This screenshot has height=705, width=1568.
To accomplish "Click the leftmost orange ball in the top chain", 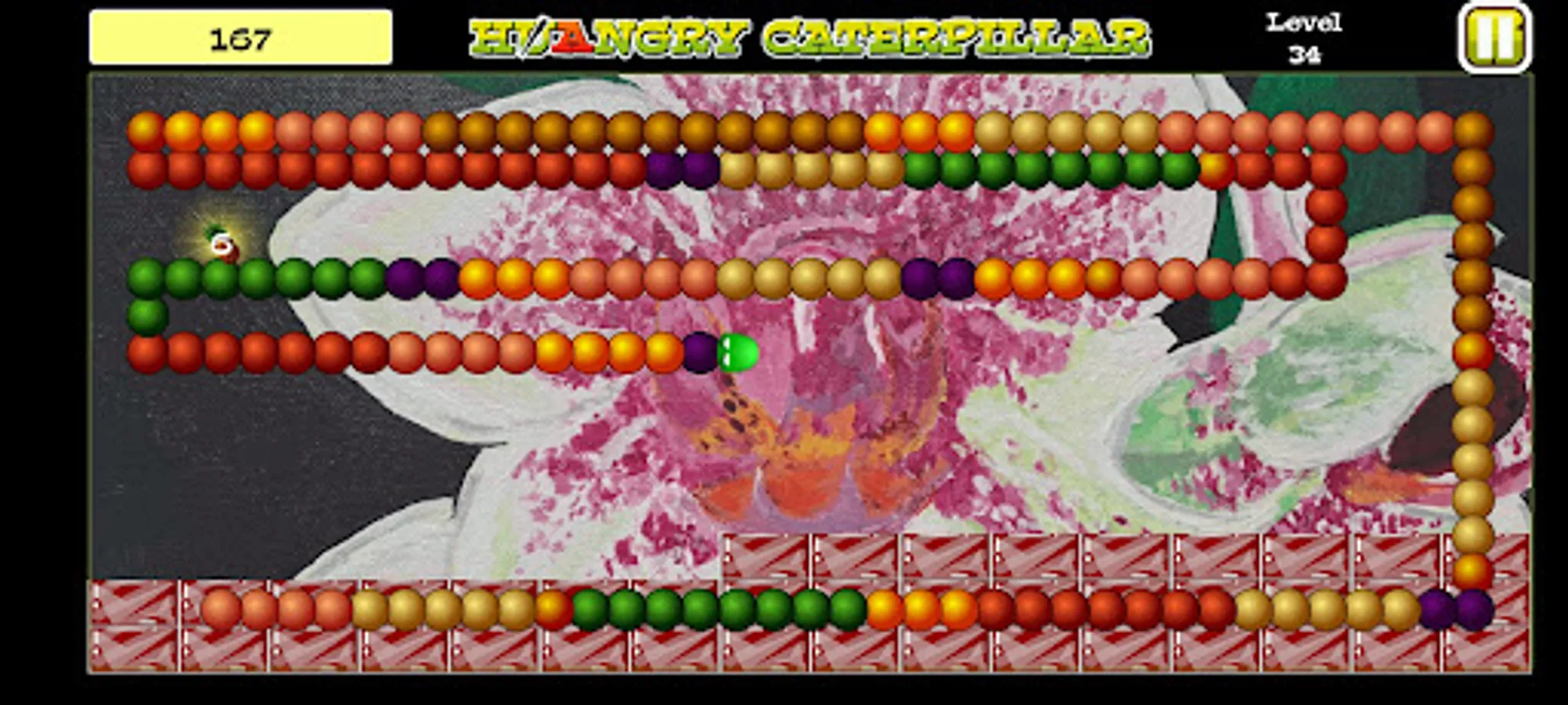I will pyautogui.click(x=145, y=131).
